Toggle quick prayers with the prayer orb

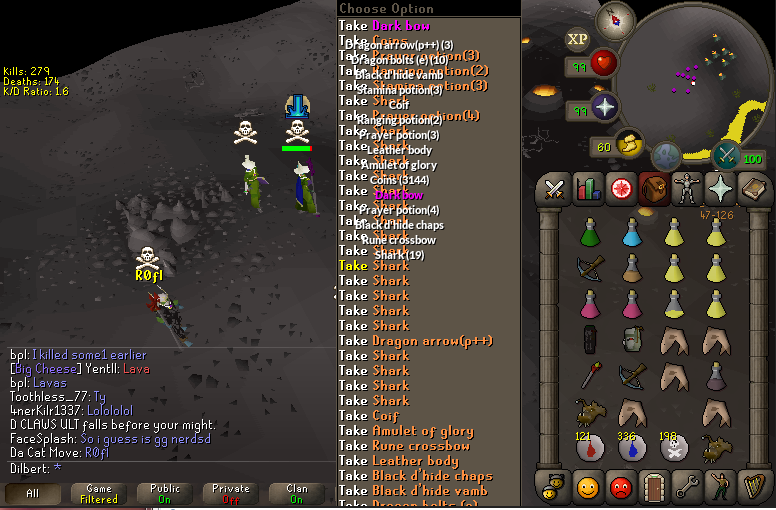coord(605,108)
